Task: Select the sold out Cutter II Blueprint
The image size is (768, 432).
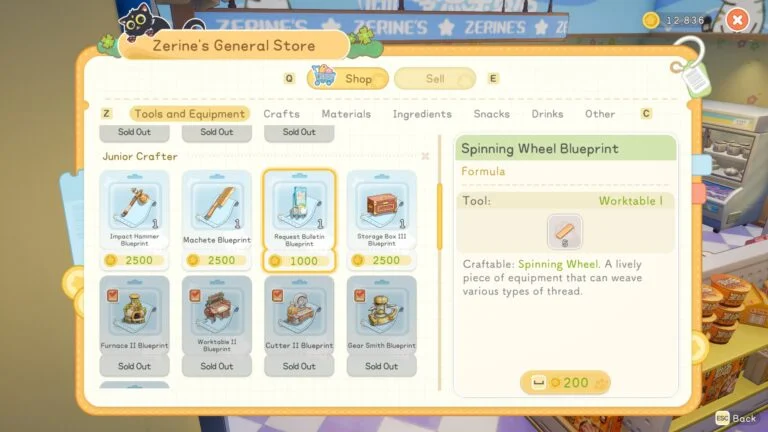Action: pyautogui.click(x=299, y=315)
